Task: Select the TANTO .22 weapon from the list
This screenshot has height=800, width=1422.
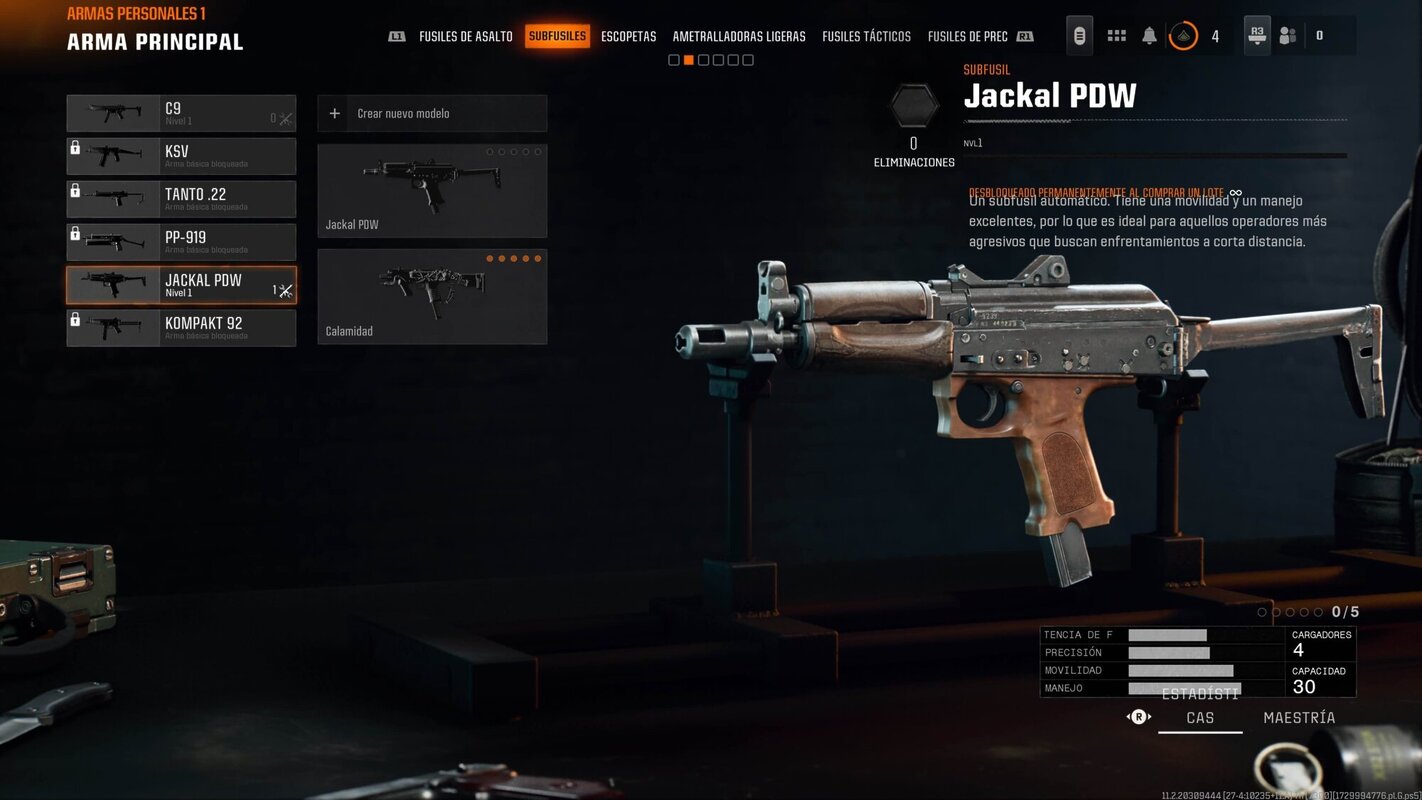Action: click(x=180, y=199)
